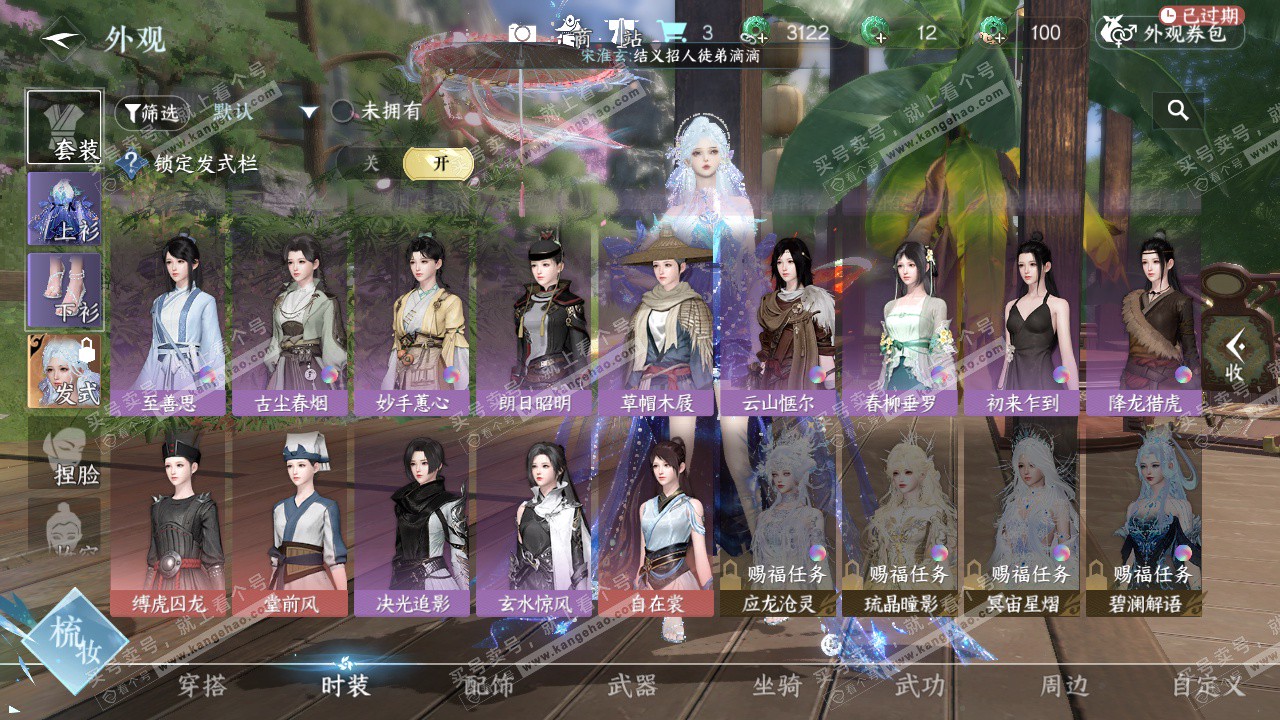The width and height of the screenshot is (1280, 720).
Task: Pick the 至善思 outfit thumbnail
Action: pos(168,320)
